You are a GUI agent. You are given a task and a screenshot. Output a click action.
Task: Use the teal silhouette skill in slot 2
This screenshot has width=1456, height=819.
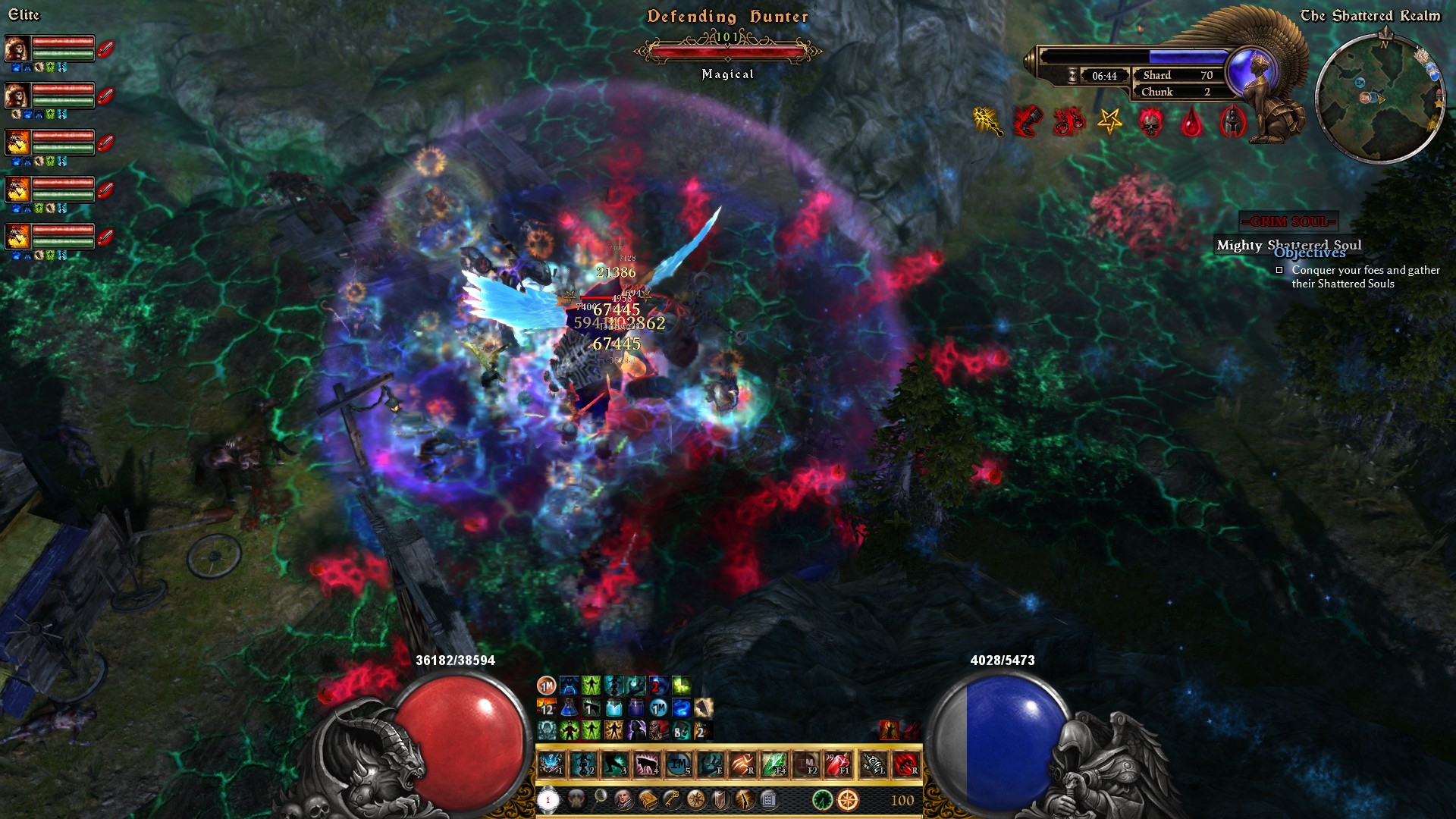click(x=583, y=764)
